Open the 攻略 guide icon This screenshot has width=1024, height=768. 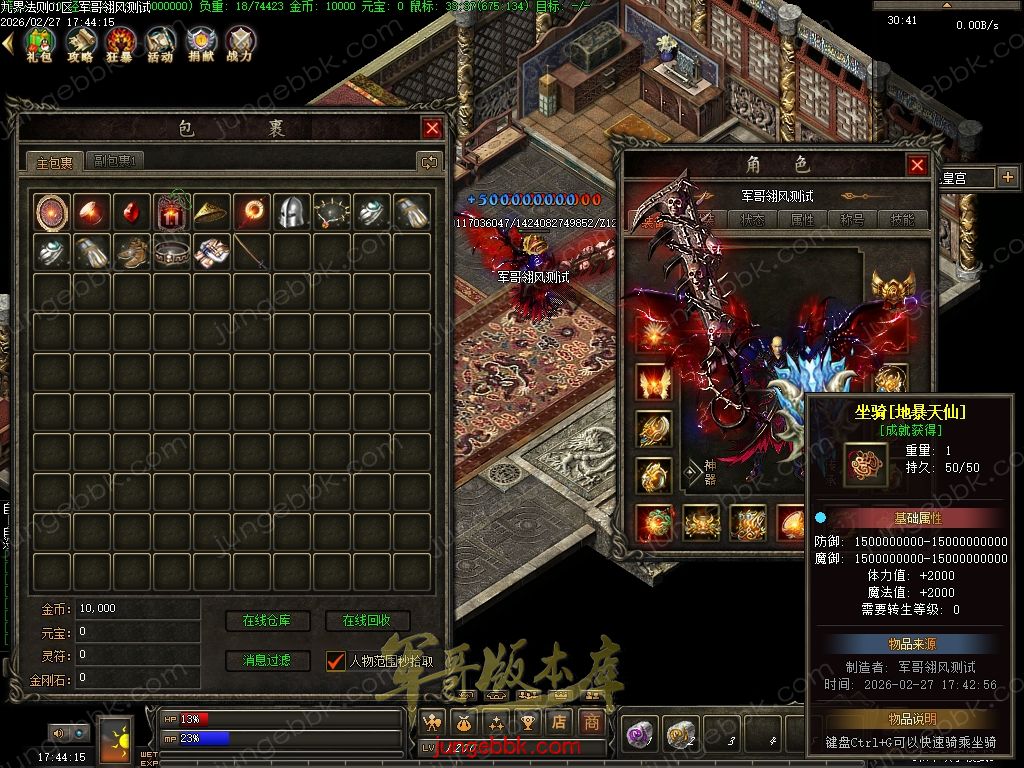pos(80,43)
